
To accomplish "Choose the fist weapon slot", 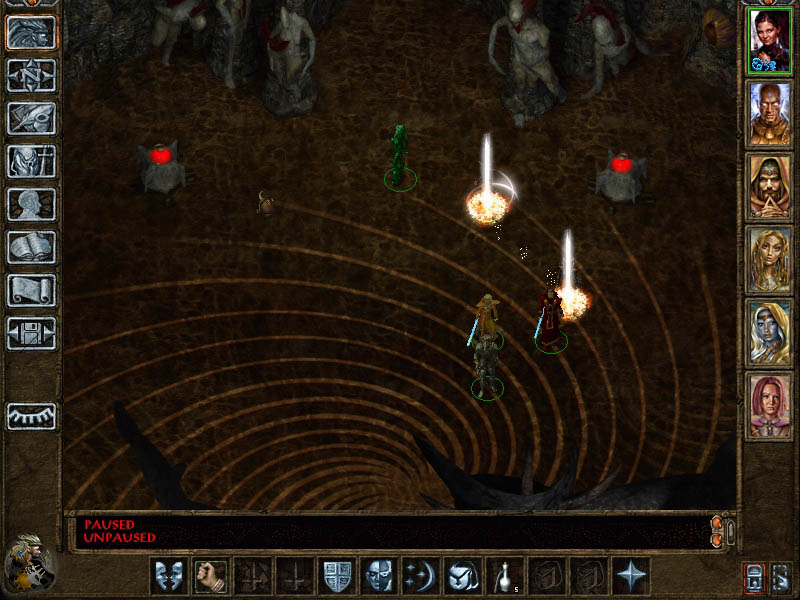I will [x=210, y=576].
